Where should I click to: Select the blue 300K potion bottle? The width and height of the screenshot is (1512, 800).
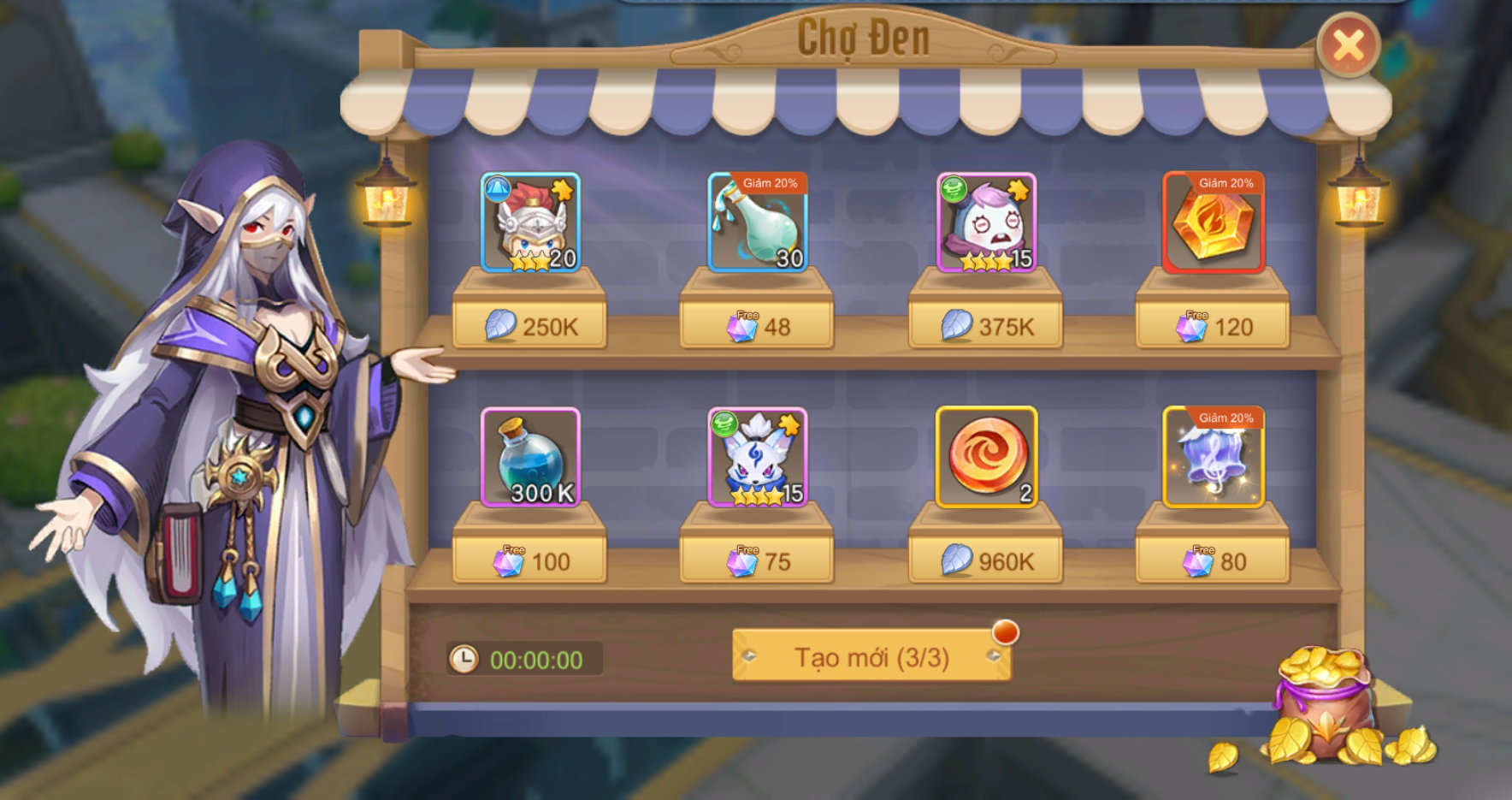point(530,457)
